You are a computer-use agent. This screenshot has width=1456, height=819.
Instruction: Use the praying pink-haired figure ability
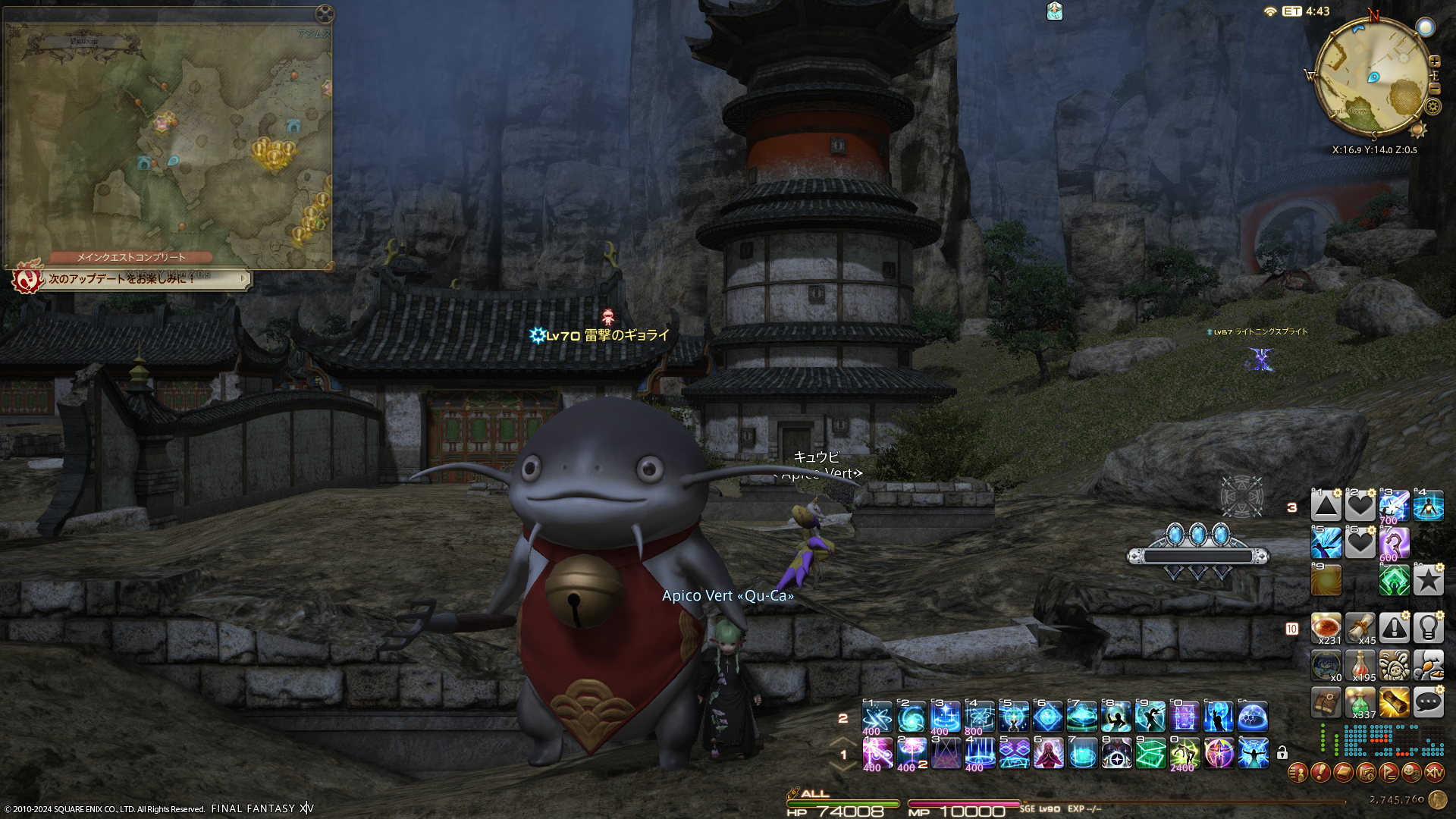(x=1048, y=753)
